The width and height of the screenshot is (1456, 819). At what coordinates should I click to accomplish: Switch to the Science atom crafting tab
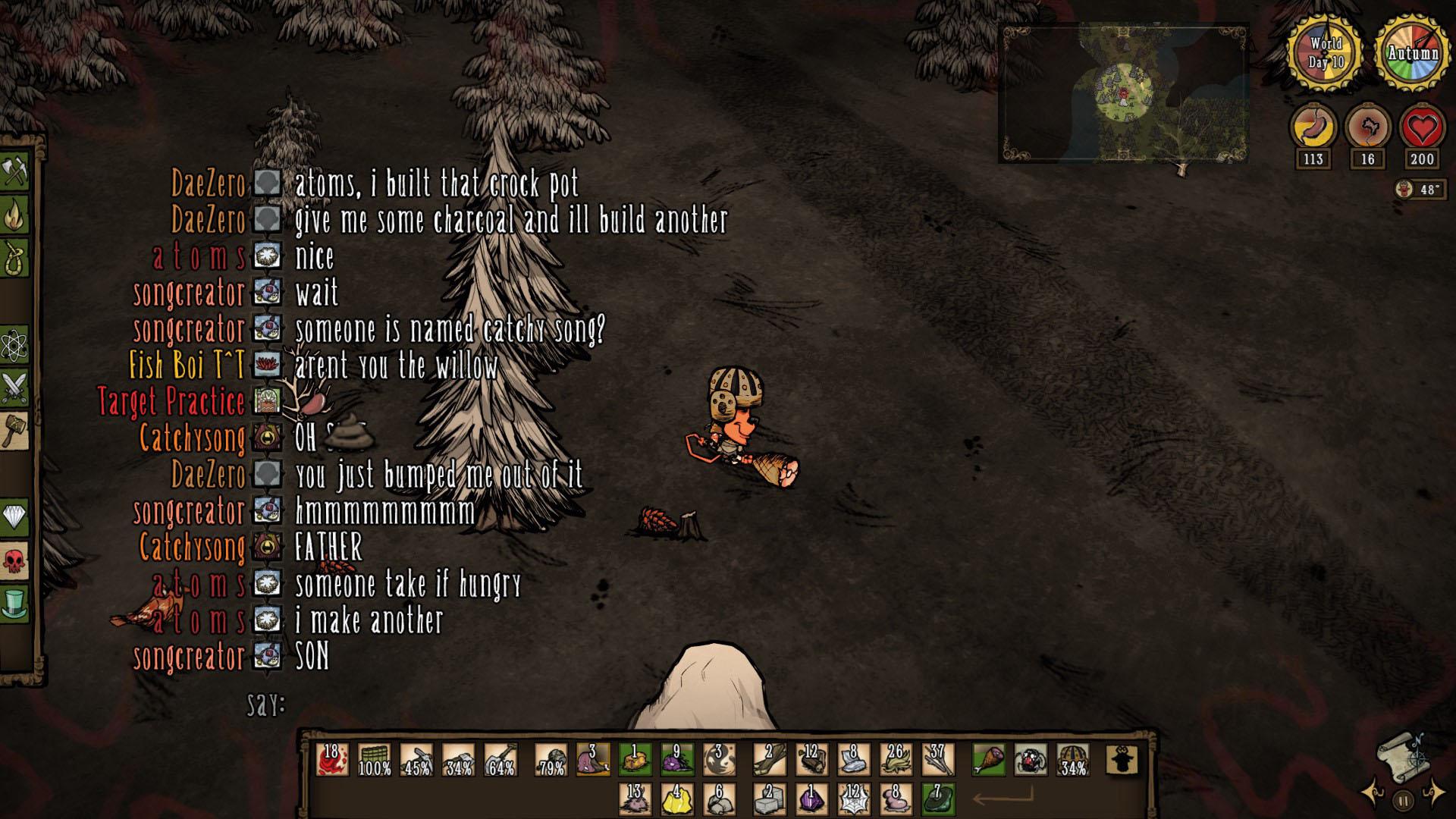(x=14, y=347)
